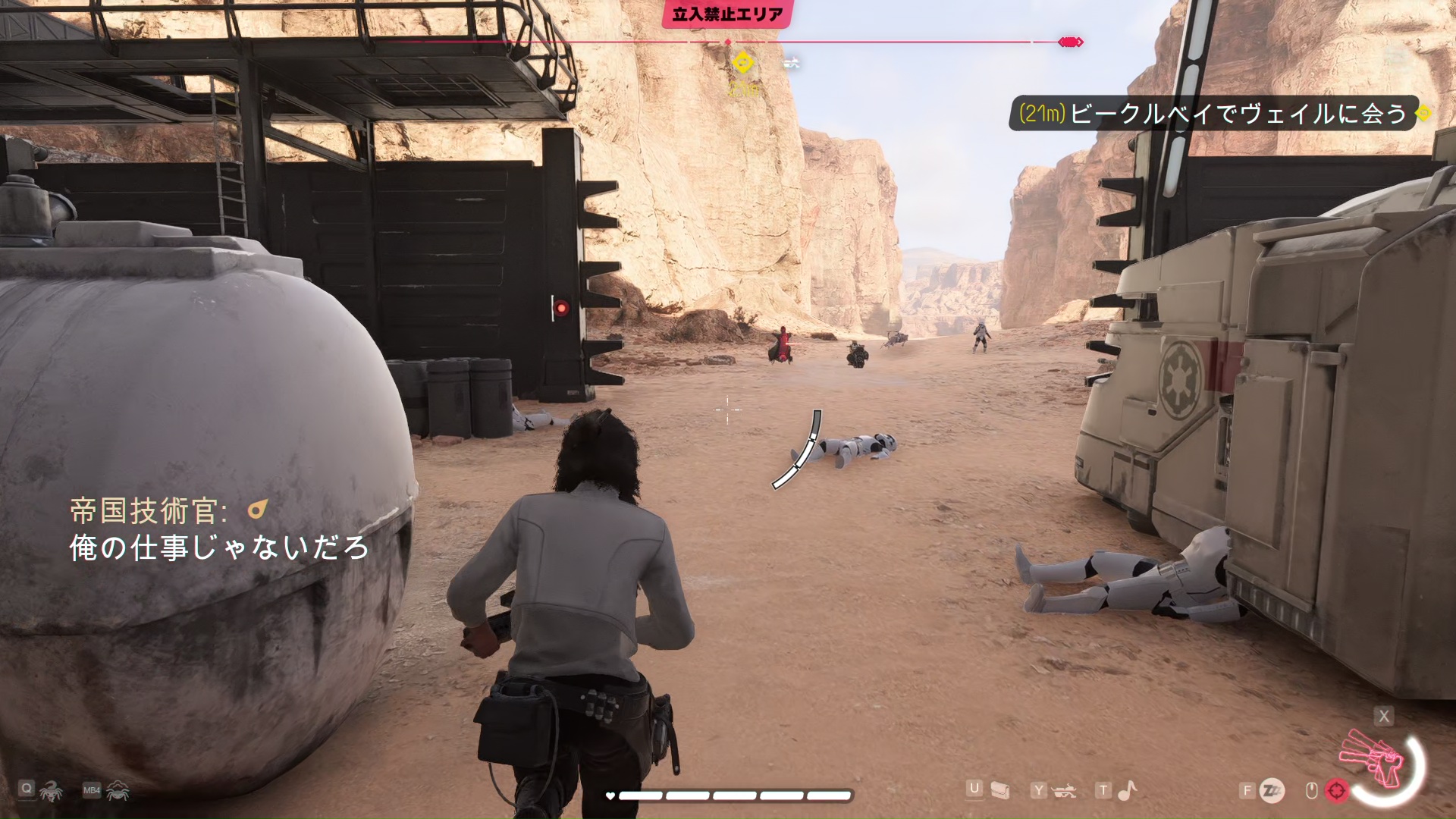Select the yellow quest marker on compass

point(742,62)
